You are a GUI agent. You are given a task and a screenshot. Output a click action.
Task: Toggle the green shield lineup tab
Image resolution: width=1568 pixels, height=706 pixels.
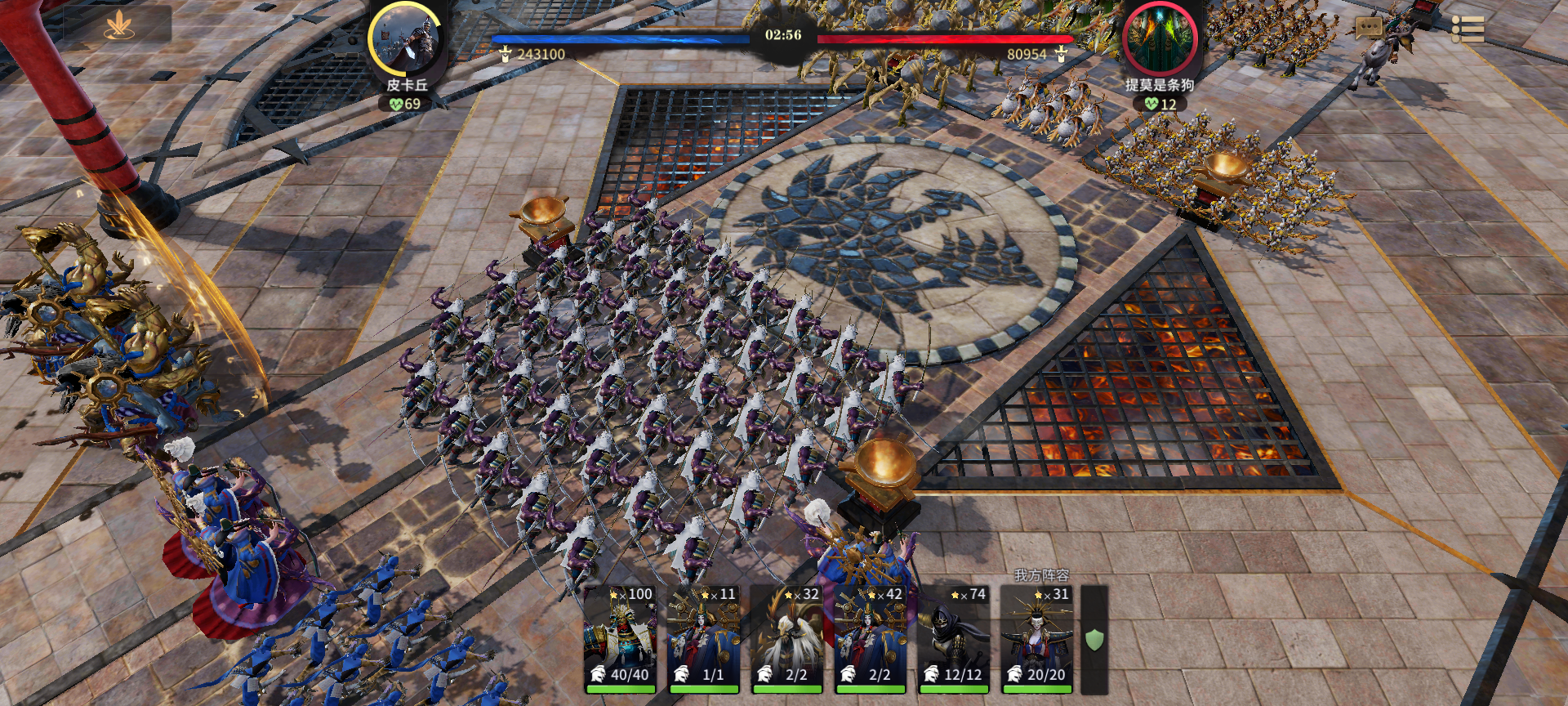pos(1094,639)
